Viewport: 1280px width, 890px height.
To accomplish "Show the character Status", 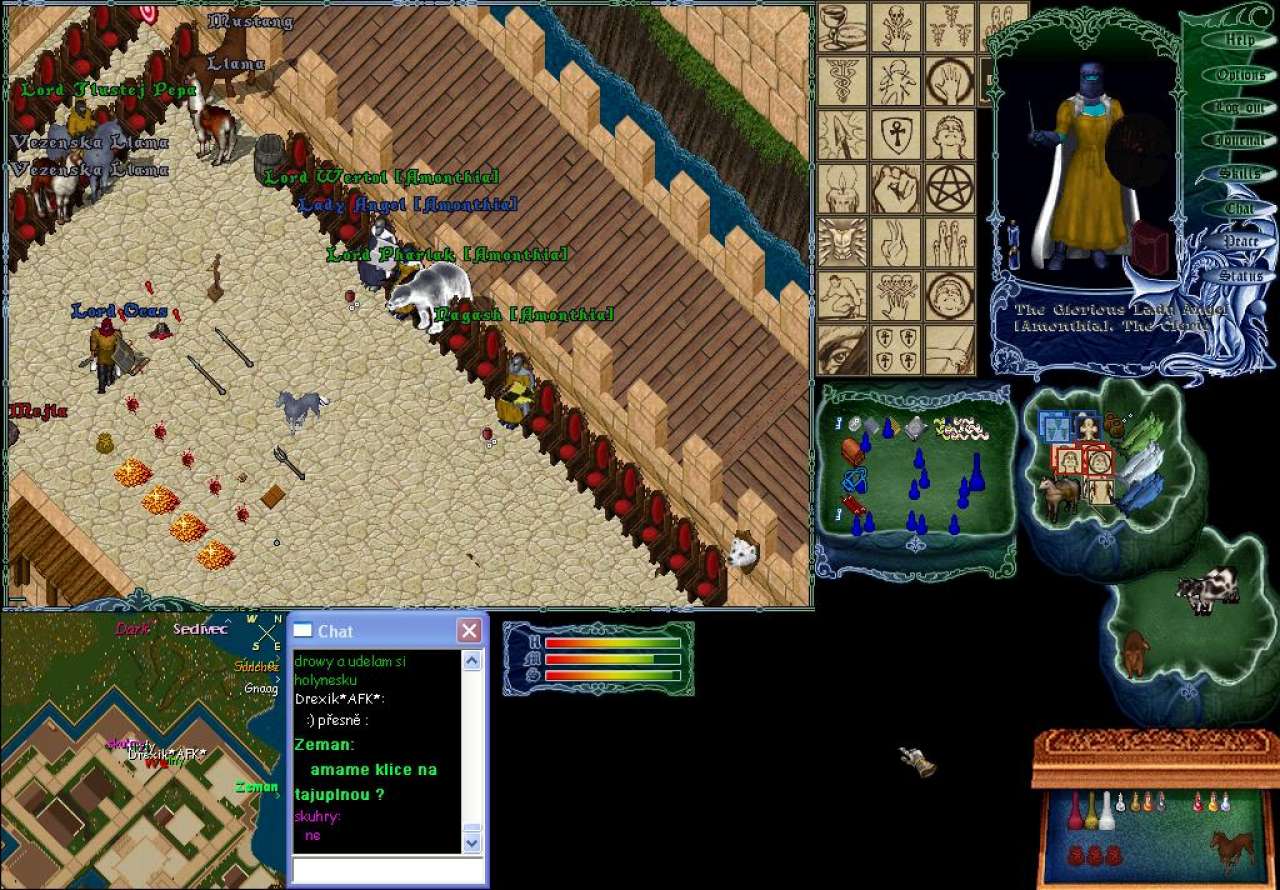I will tap(1240, 275).
